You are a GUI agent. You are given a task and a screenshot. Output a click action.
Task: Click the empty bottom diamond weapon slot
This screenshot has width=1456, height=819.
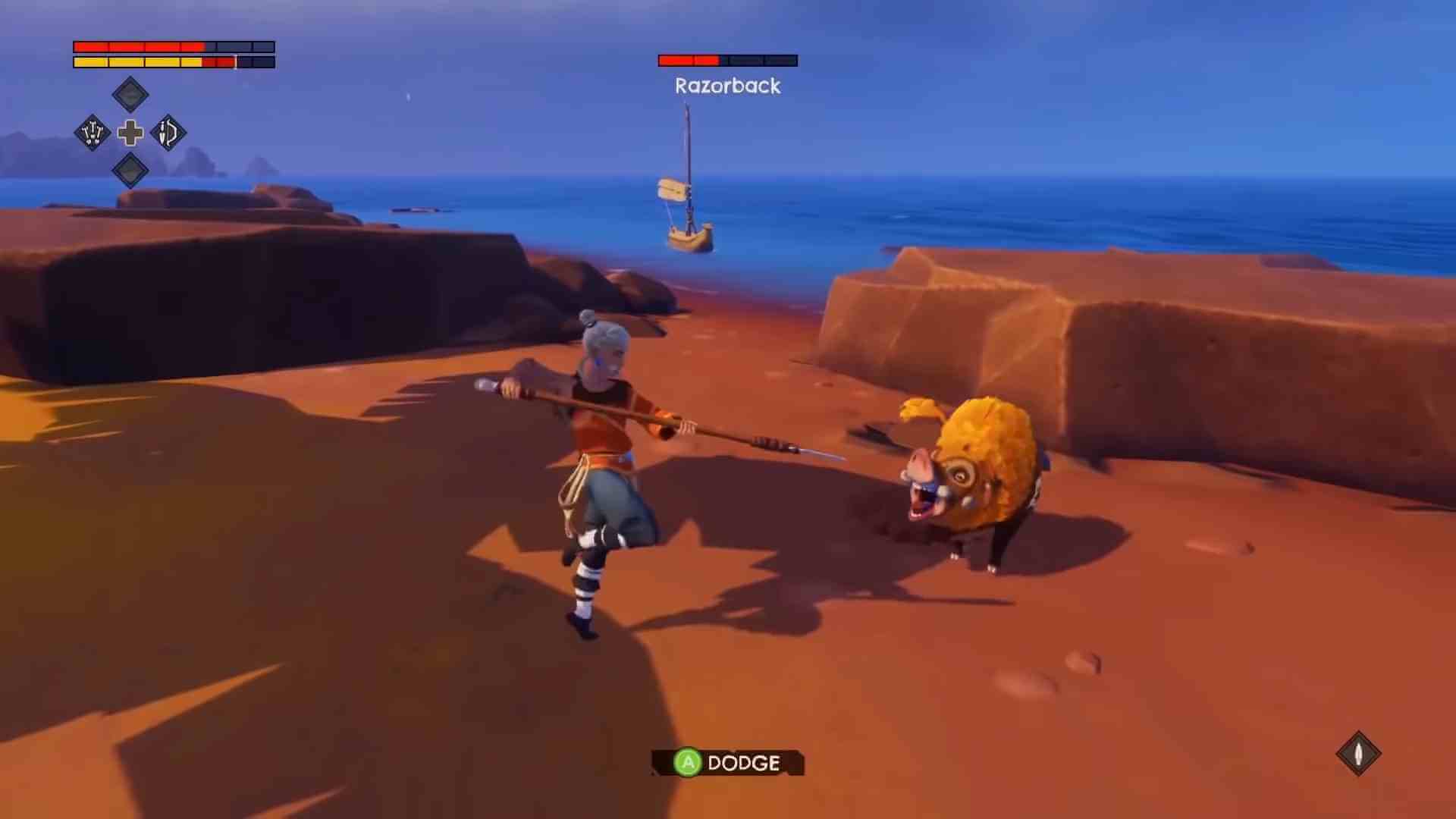click(130, 171)
